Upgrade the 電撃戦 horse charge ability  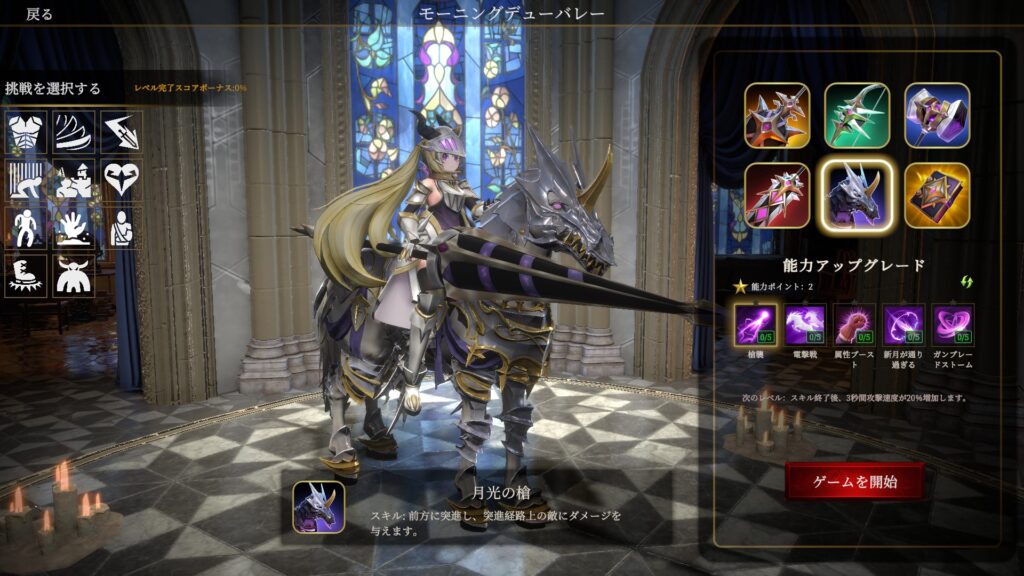click(x=804, y=325)
